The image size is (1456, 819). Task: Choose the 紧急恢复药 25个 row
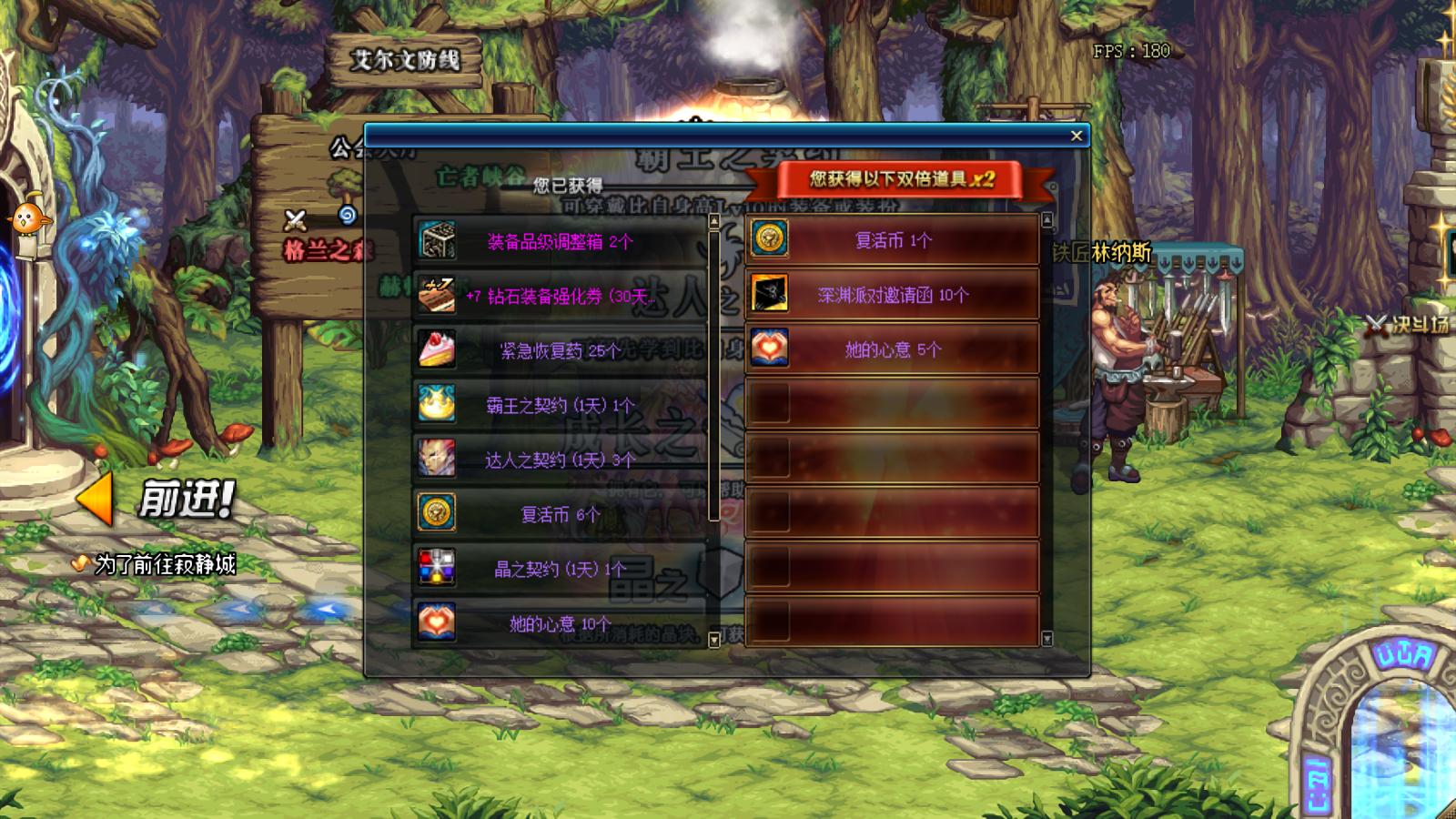[559, 350]
